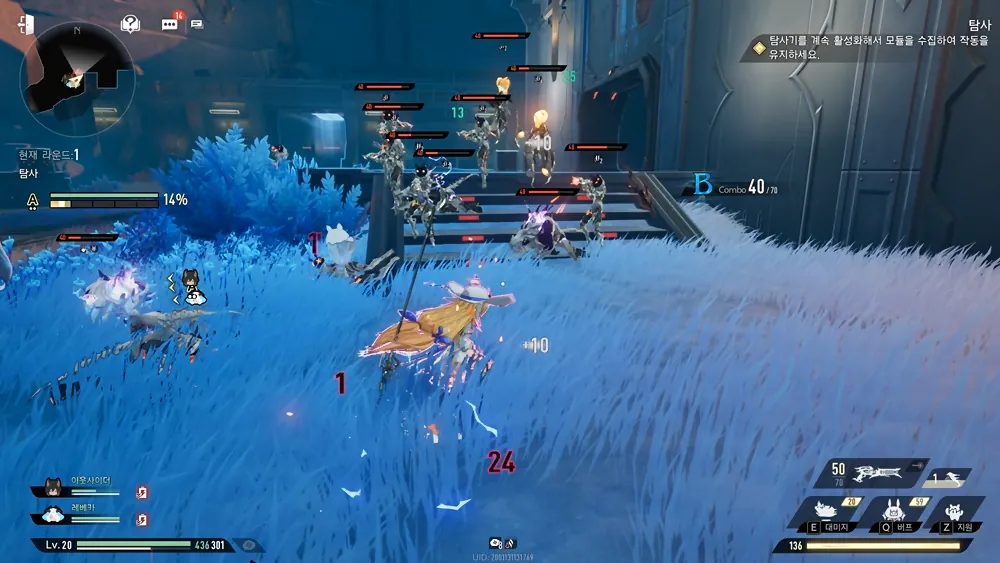Open chat messages with 14 notifications
The width and height of the screenshot is (1000, 563).
click(170, 23)
